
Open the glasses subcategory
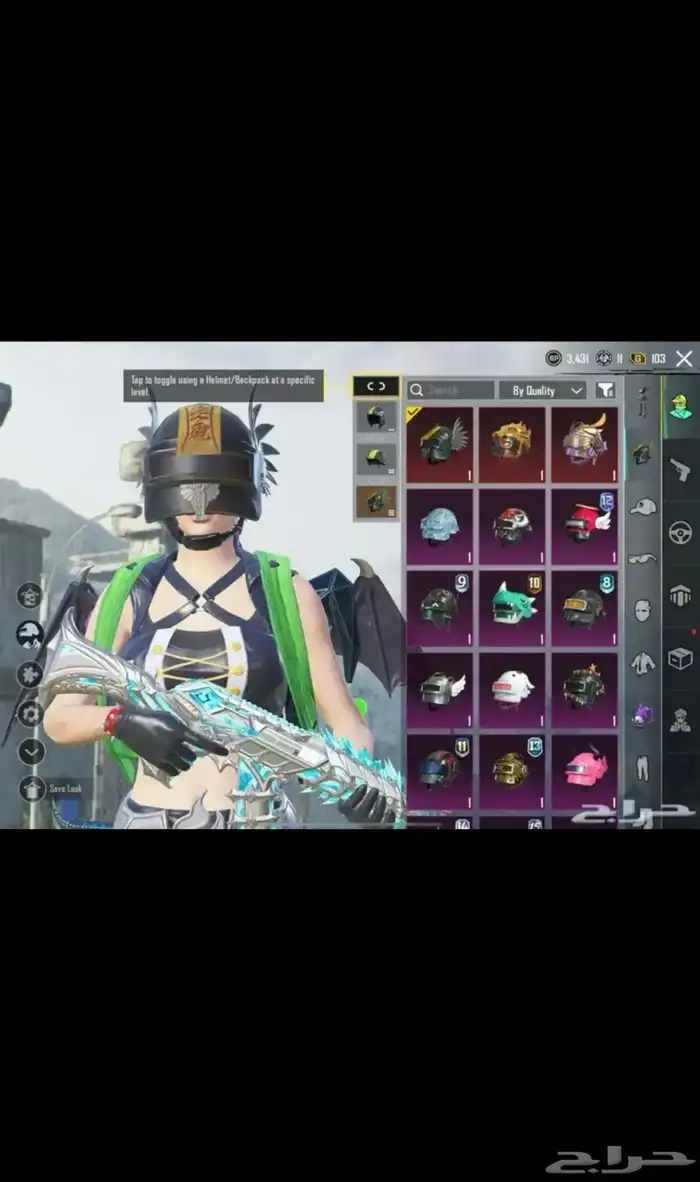click(642, 558)
